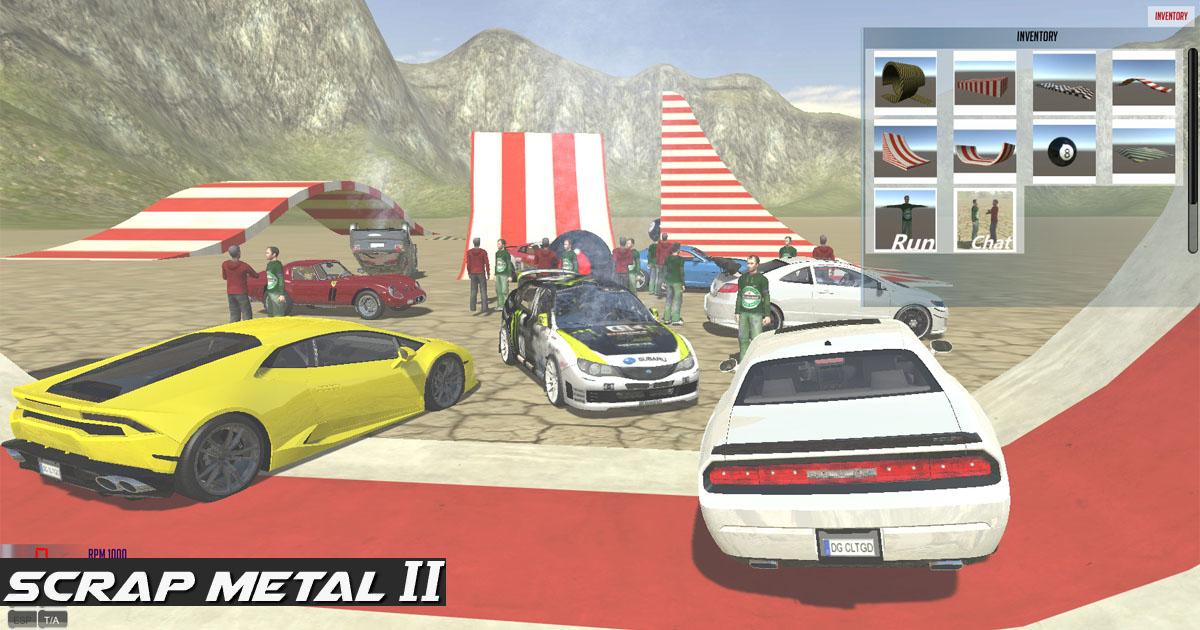Open the Chat action tile

[x=985, y=220]
